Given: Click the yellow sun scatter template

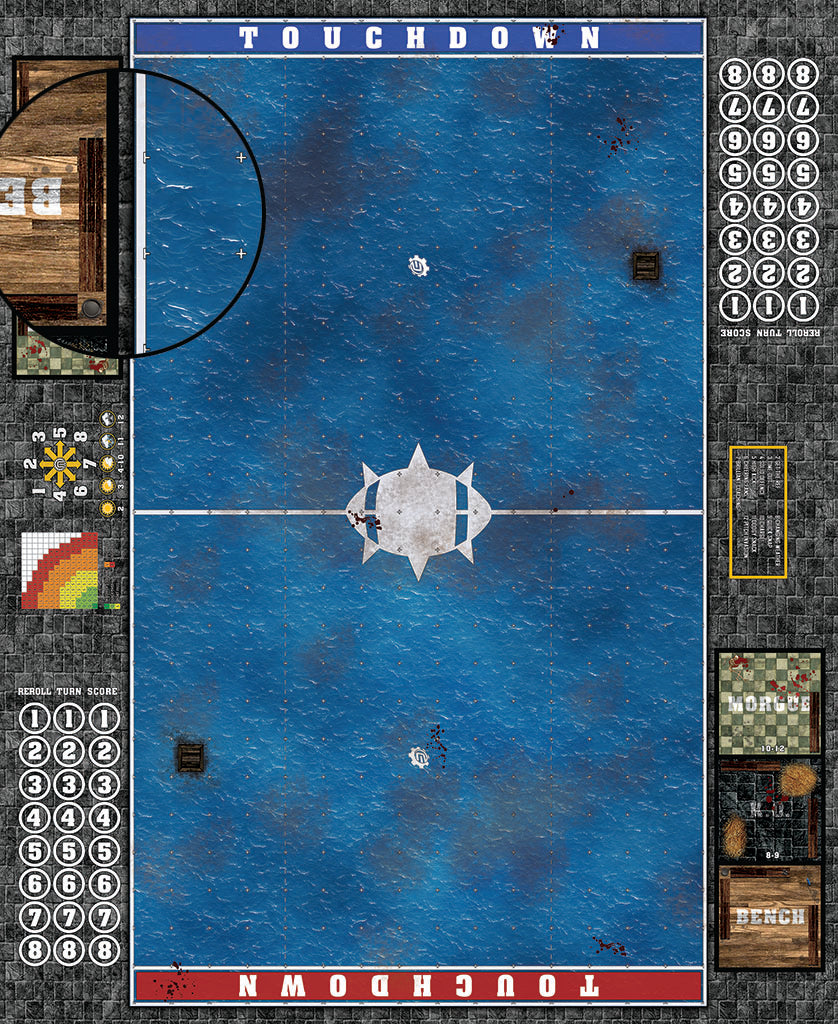Looking at the screenshot, I should tap(60, 464).
